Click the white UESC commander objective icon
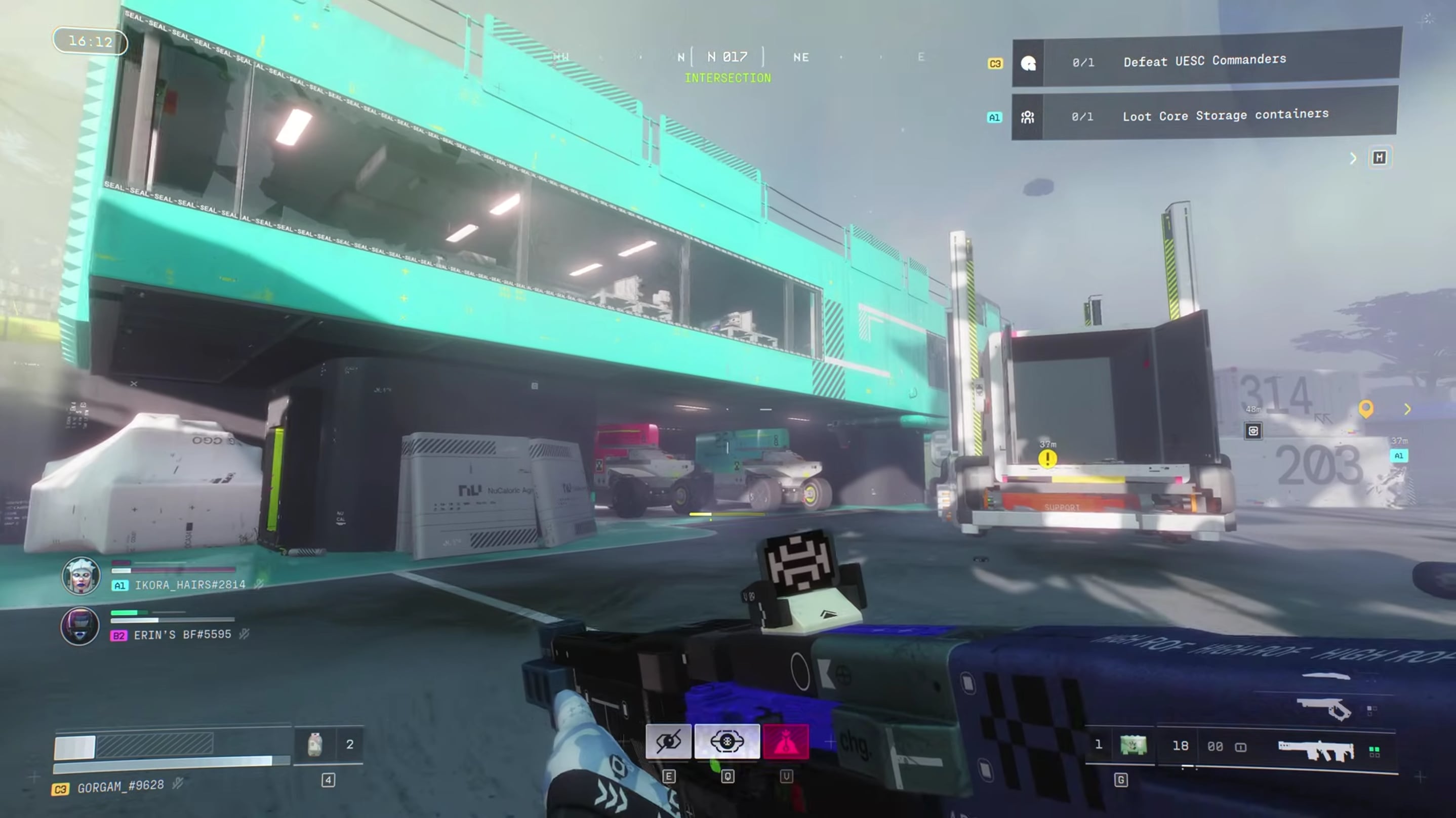The height and width of the screenshot is (818, 1456). pyautogui.click(x=1028, y=63)
